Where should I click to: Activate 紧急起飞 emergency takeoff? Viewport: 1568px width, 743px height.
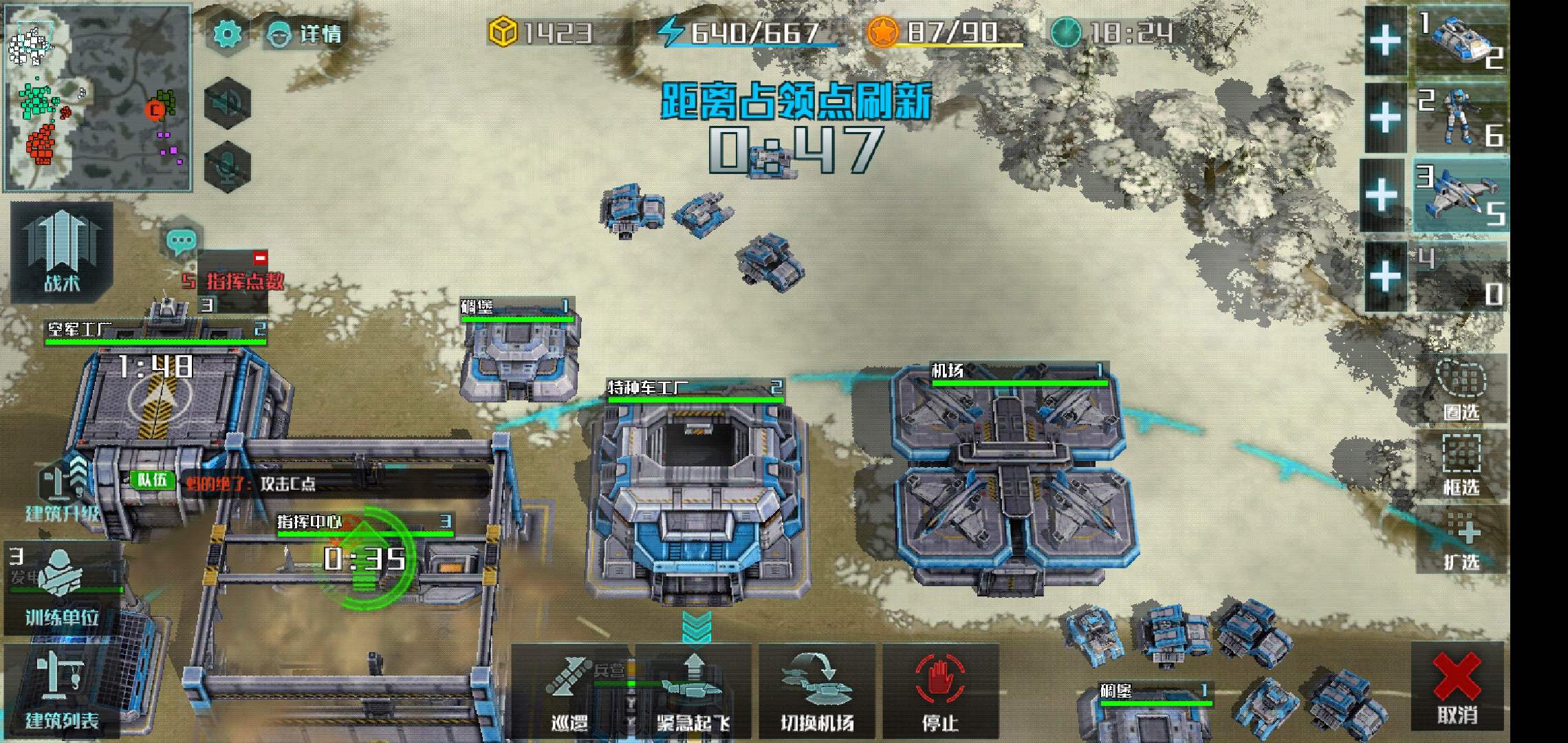pos(693,691)
